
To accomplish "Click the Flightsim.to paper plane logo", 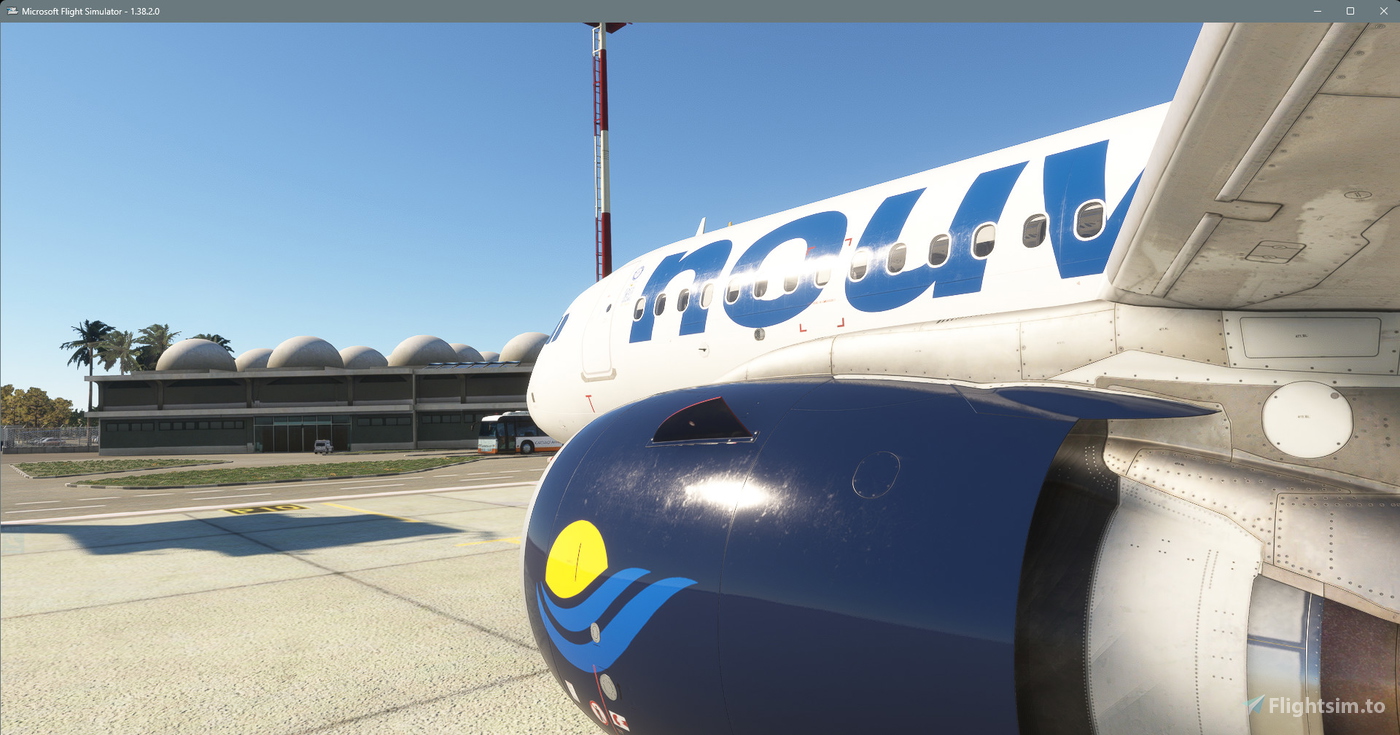I will 1252,702.
